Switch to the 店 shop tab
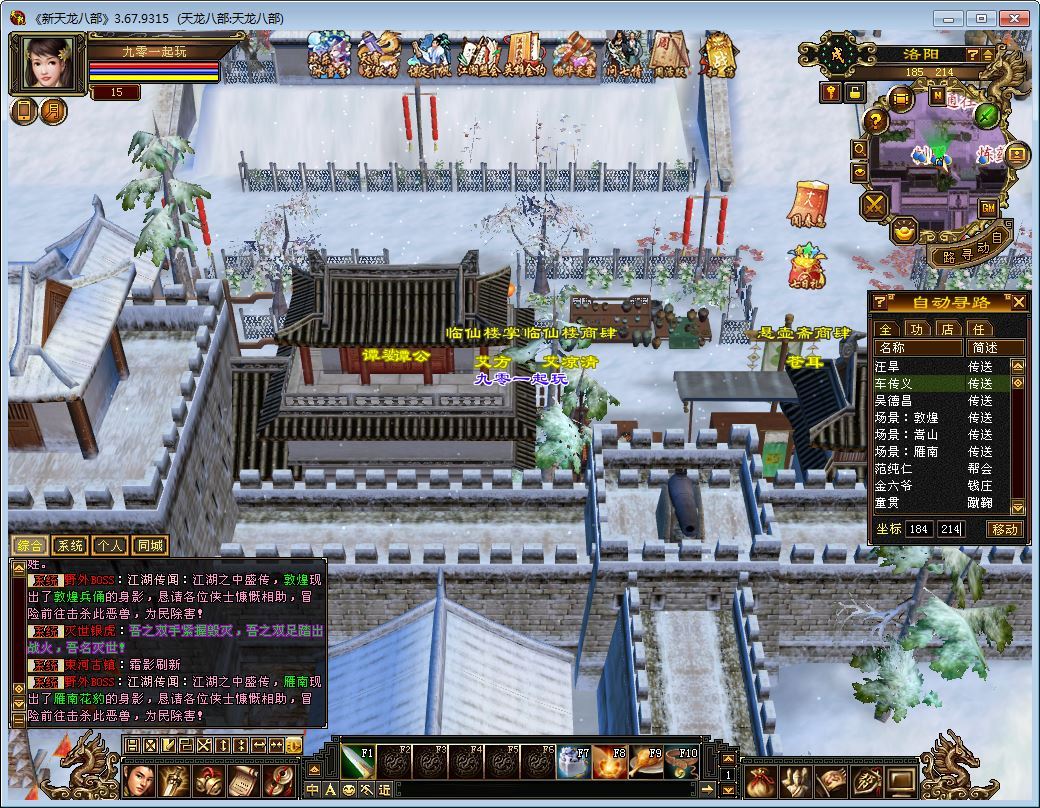This screenshot has height=808, width=1040. (947, 328)
